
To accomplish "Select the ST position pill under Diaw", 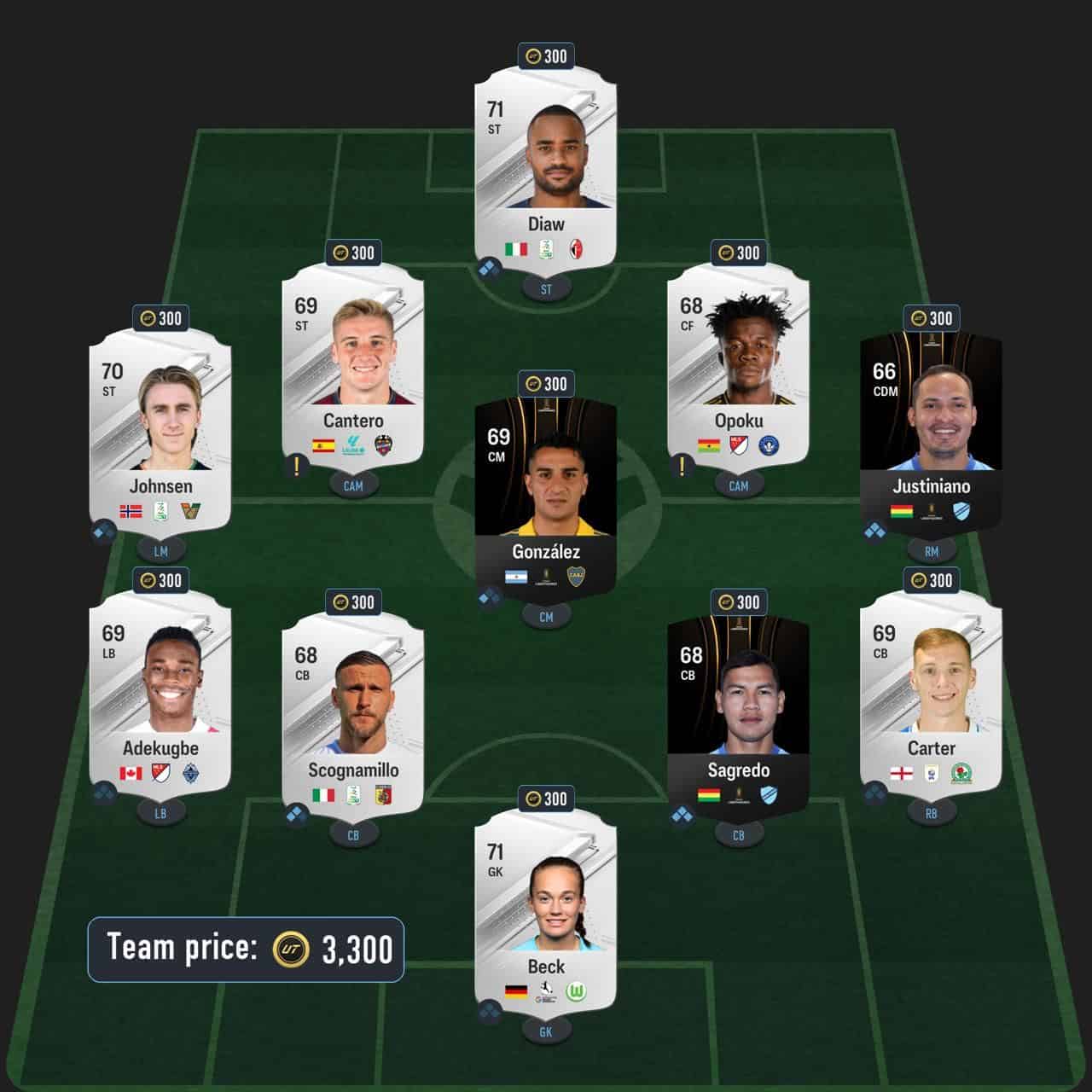I will [x=546, y=289].
